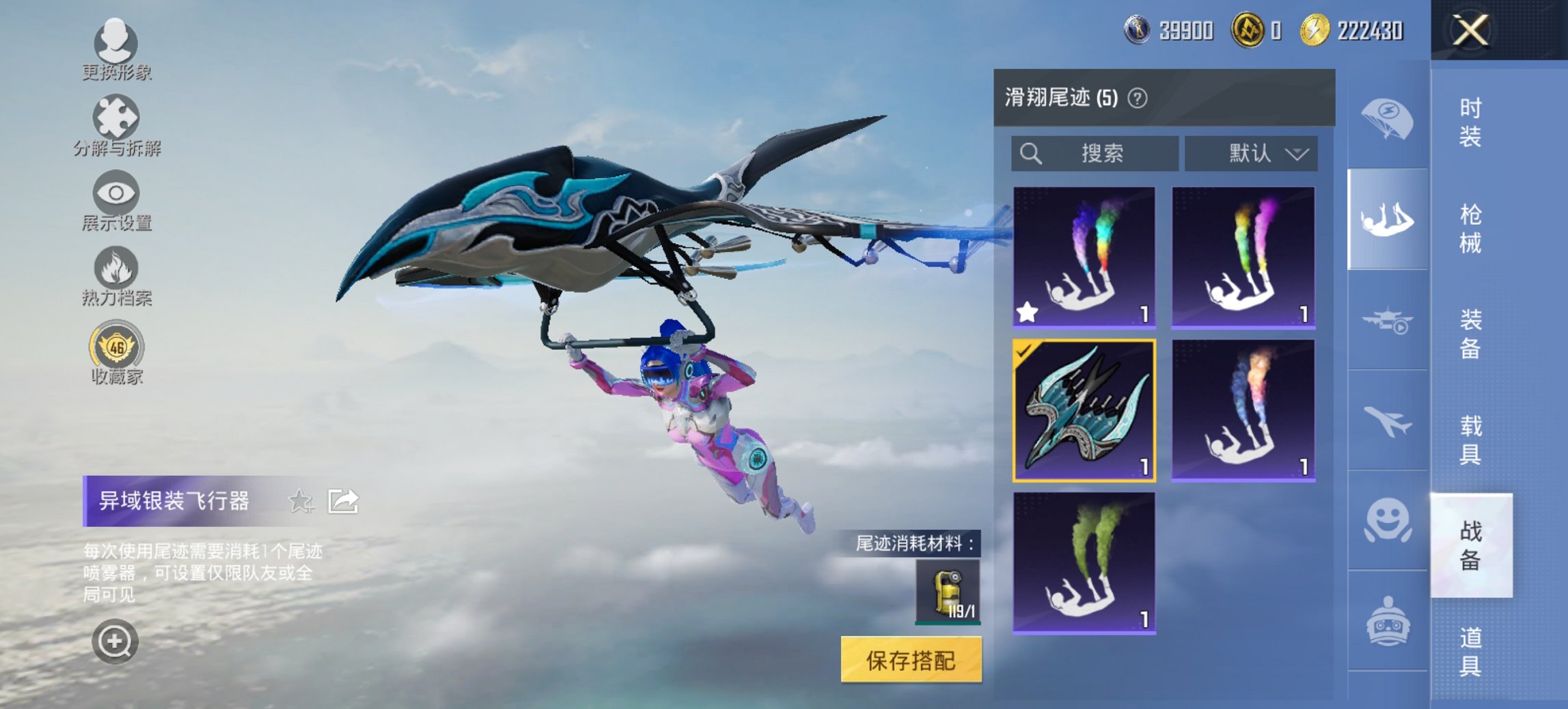Open the 更换形象 avatar change panel
The height and width of the screenshot is (709, 1568).
pos(118,44)
